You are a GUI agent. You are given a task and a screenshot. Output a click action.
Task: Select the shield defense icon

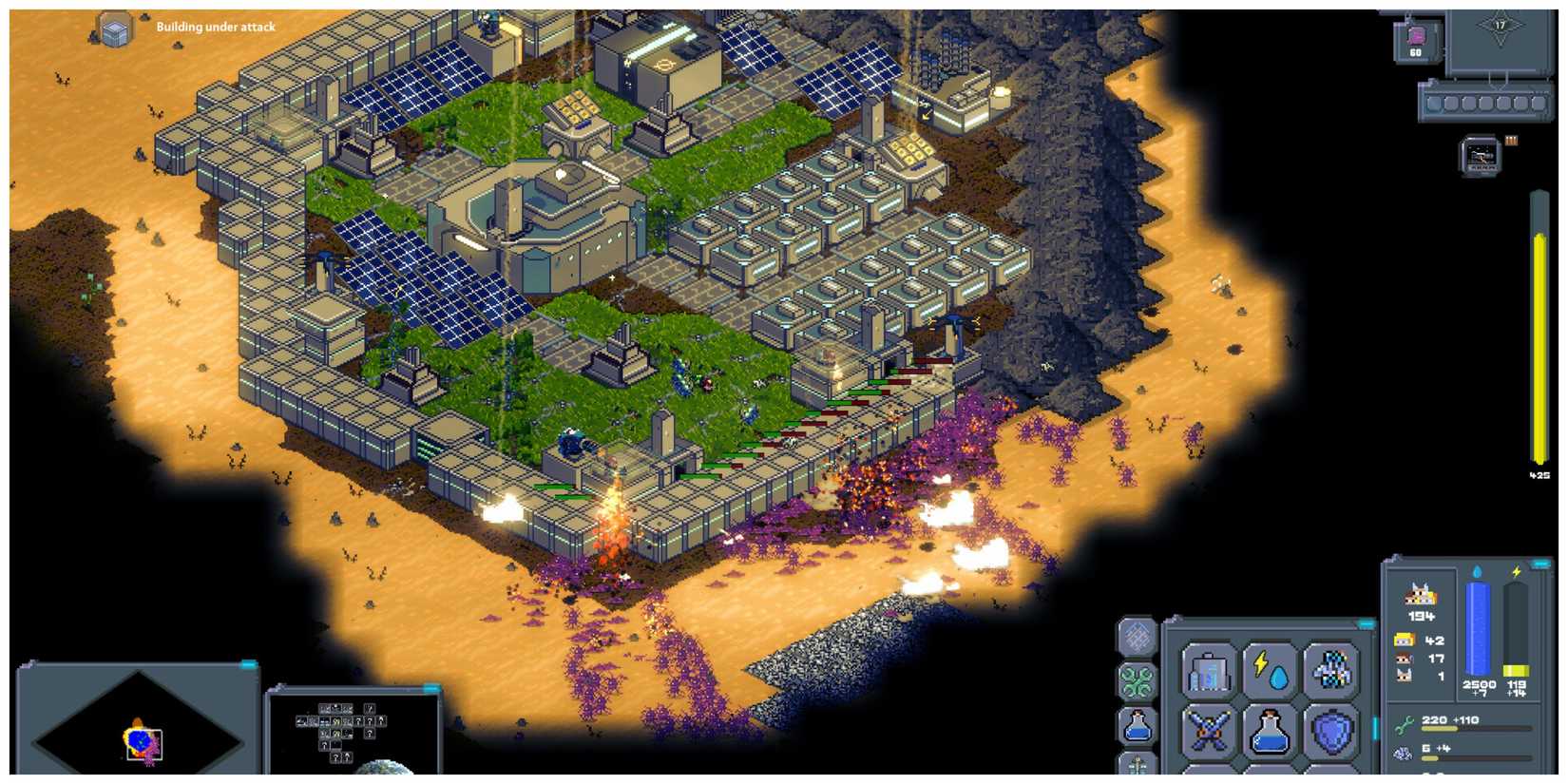[x=1330, y=730]
